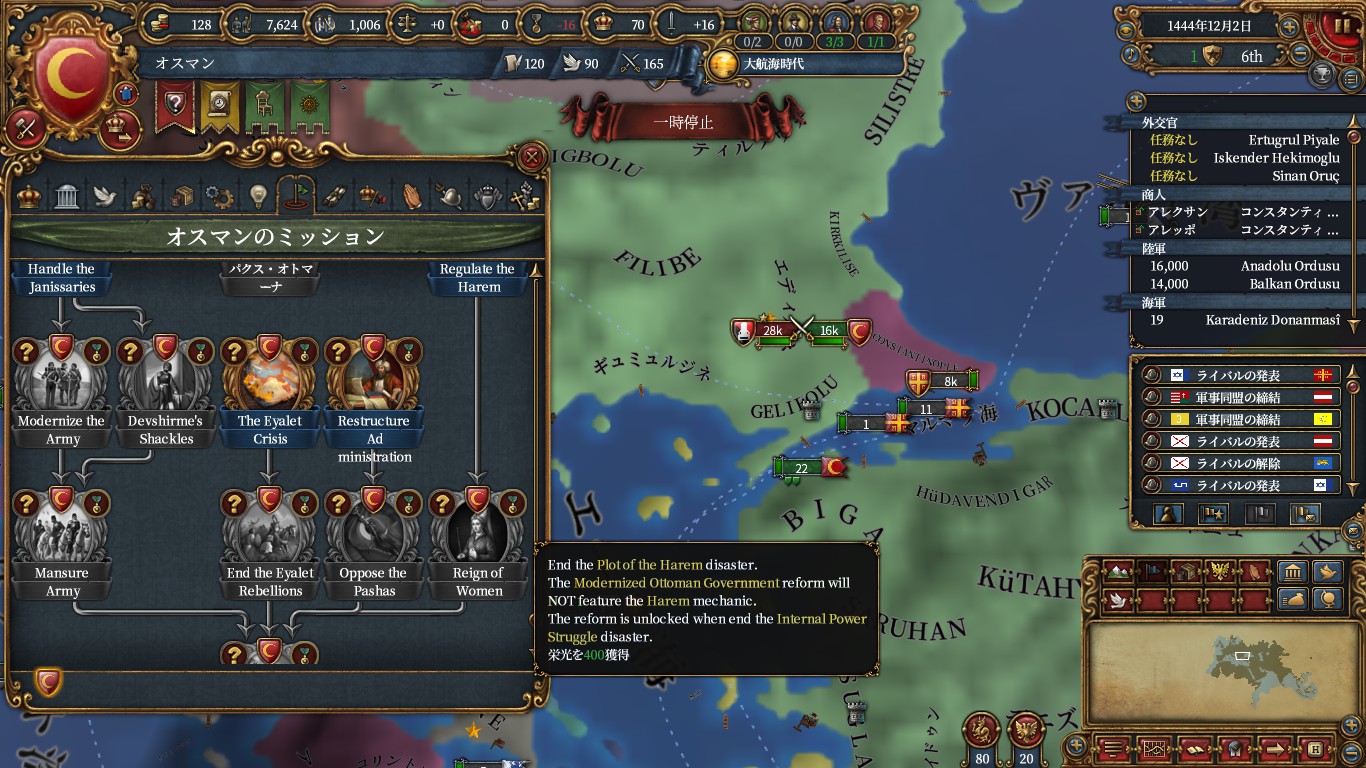
Task: Close the Ottoman missions panel
Action: (x=533, y=157)
